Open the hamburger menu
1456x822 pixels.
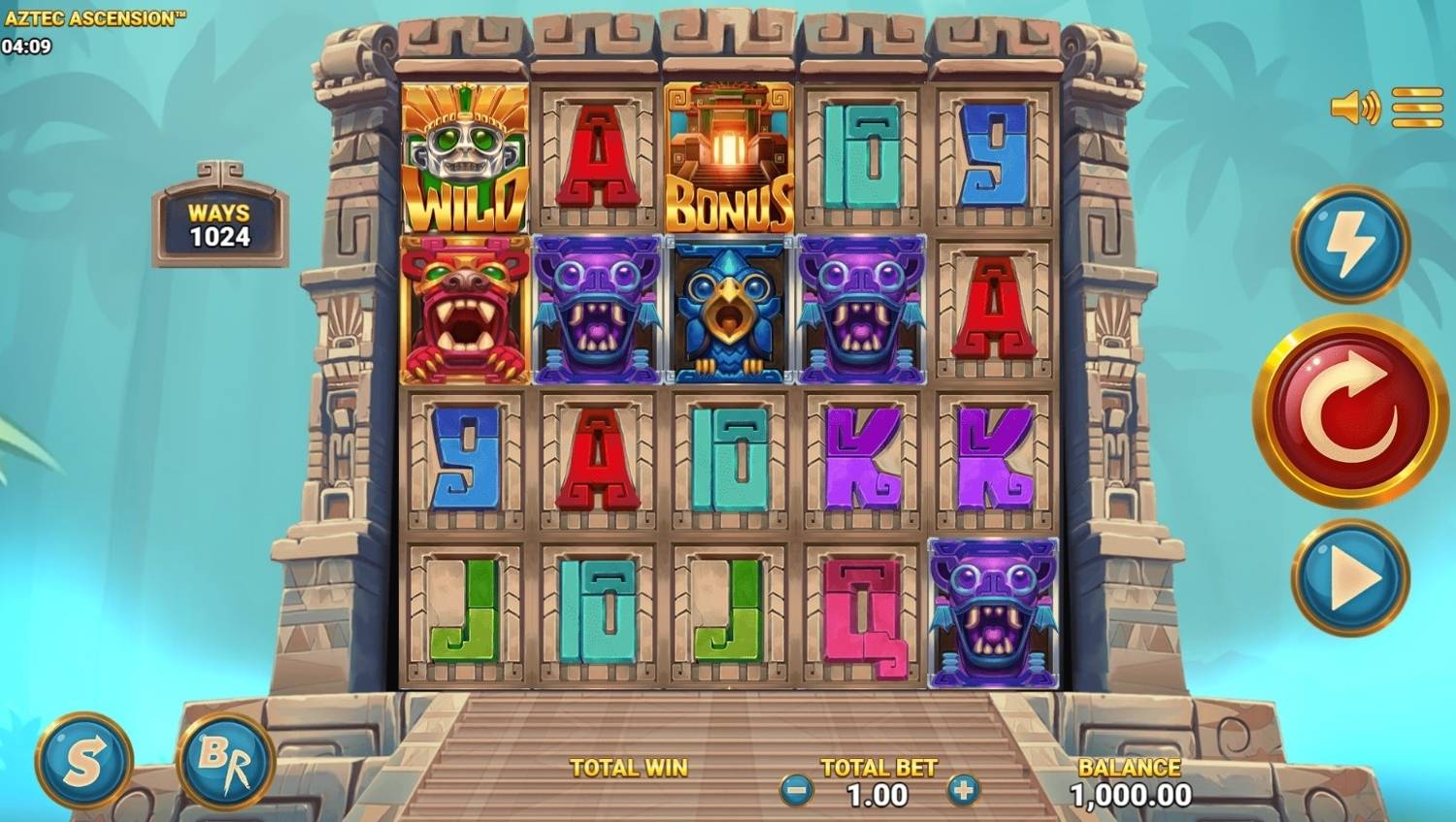pos(1417,108)
